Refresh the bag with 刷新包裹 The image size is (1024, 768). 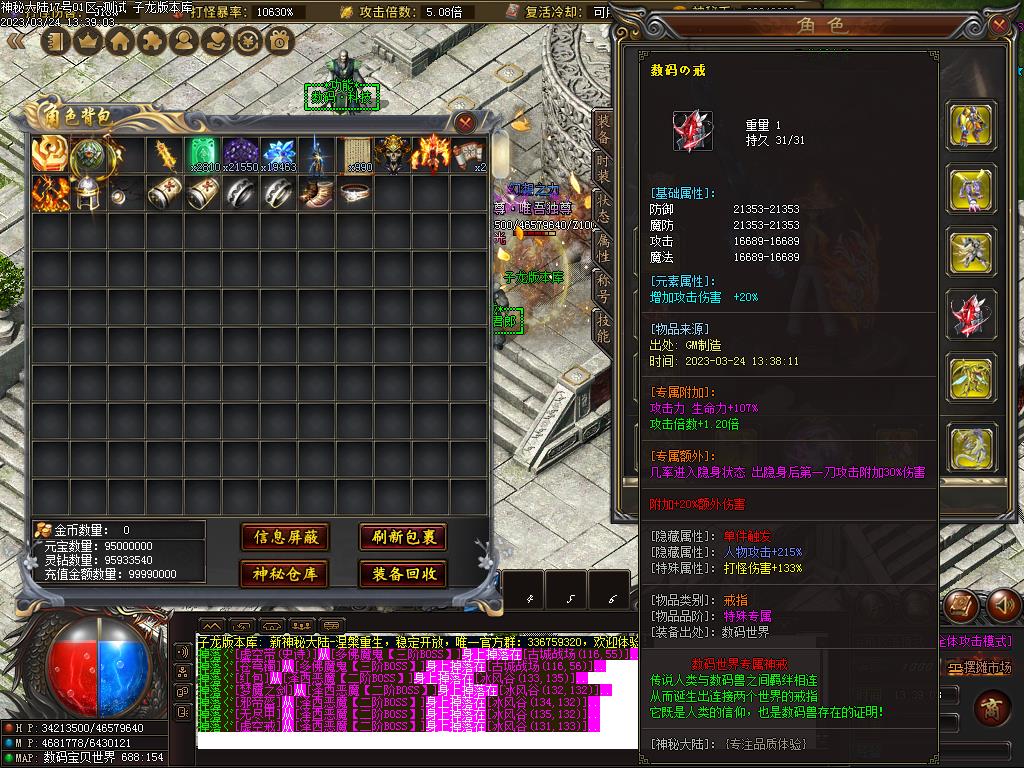403,537
